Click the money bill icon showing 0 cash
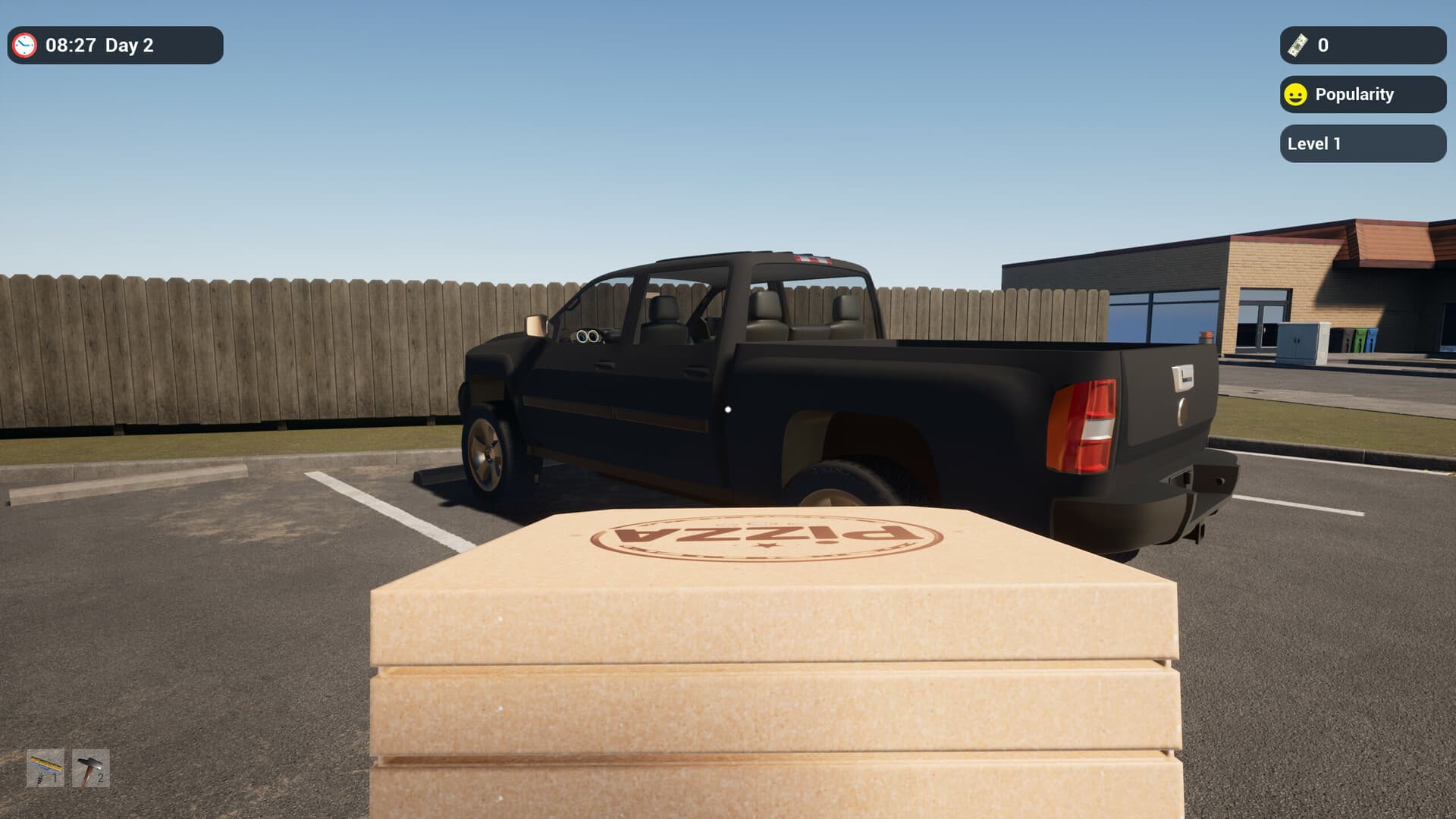1456x819 pixels. pos(1298,47)
